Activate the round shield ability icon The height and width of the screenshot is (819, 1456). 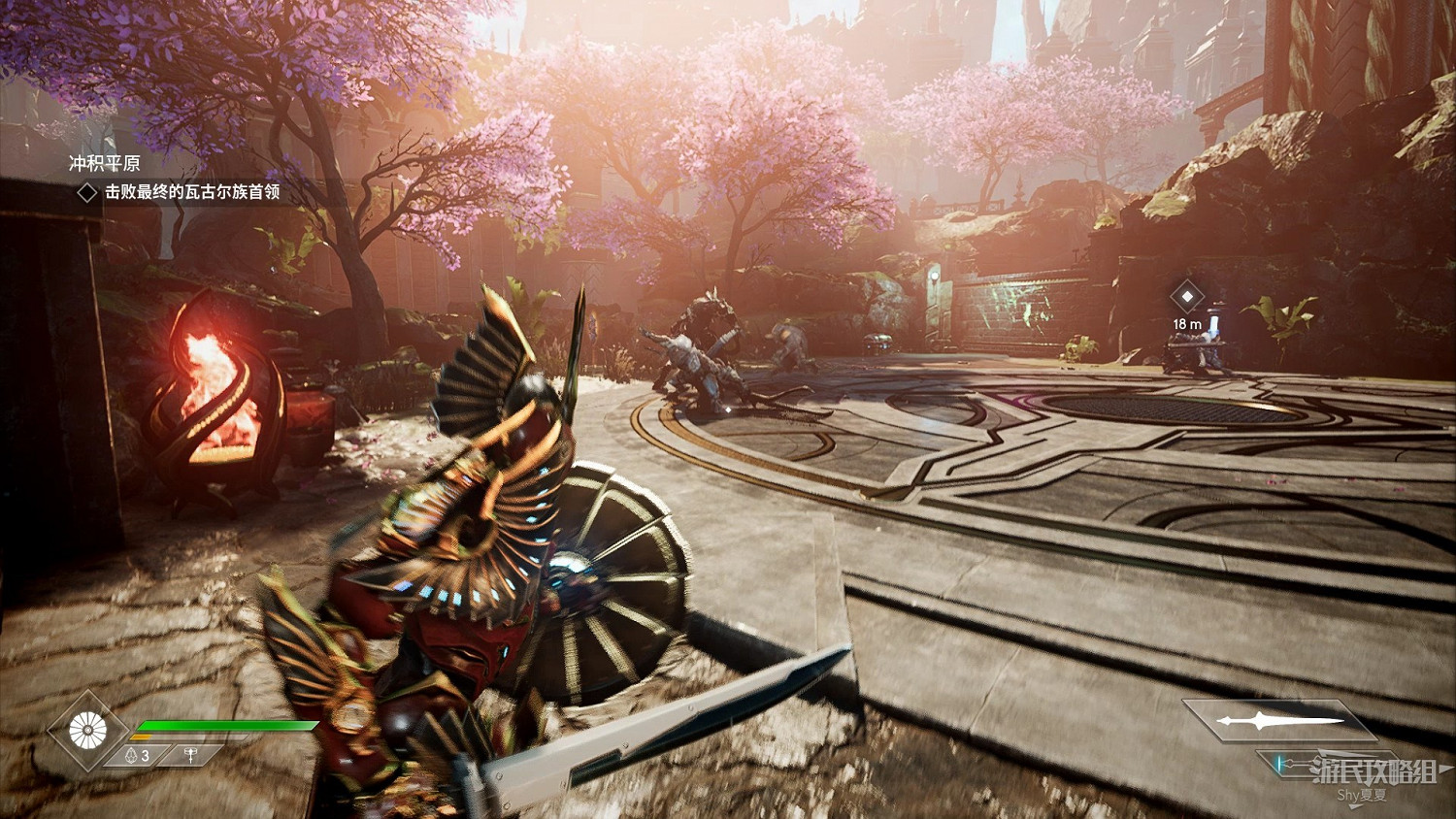point(88,730)
